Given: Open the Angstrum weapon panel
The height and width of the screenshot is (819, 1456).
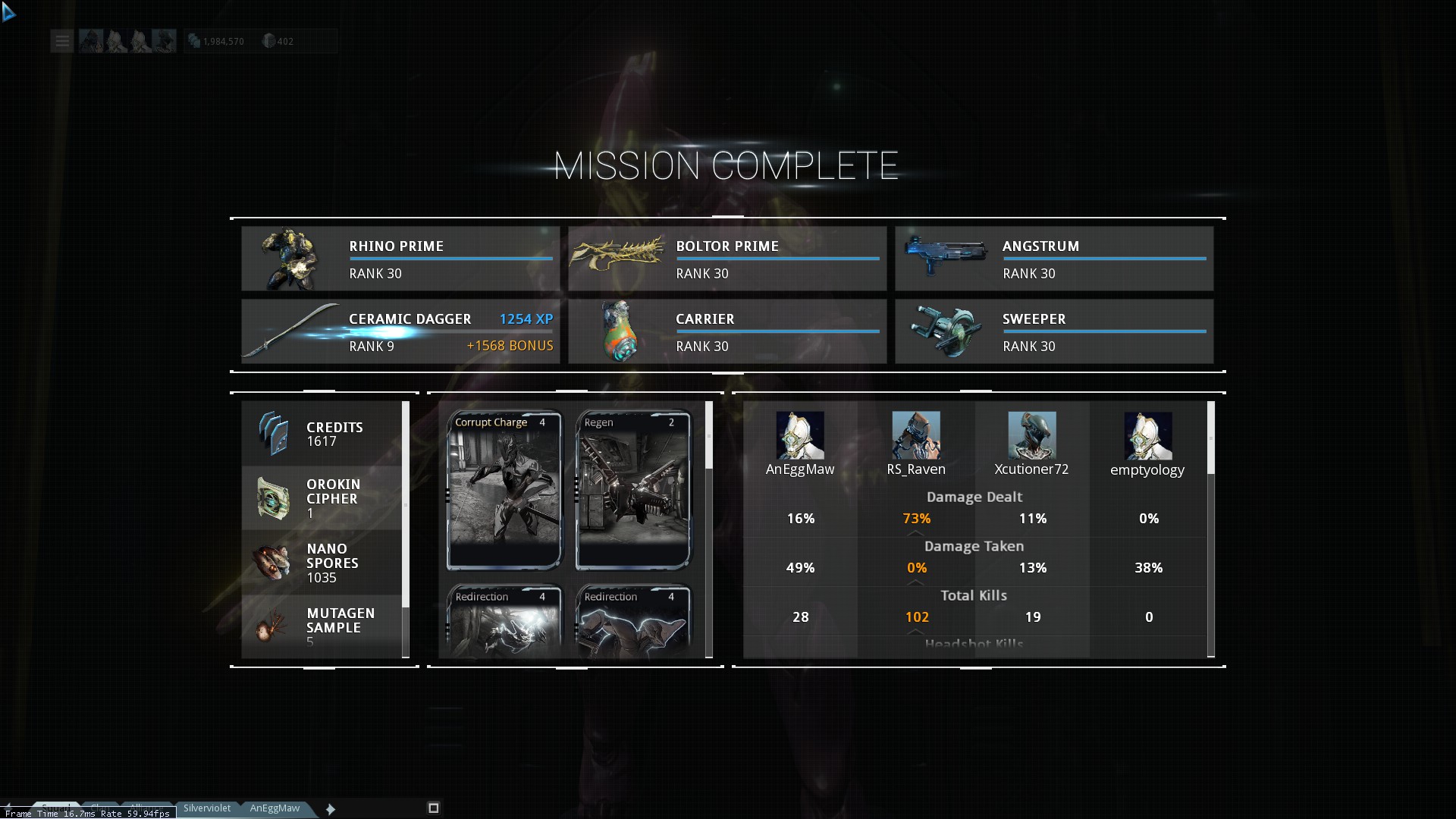Looking at the screenshot, I should pyautogui.click(x=1053, y=259).
